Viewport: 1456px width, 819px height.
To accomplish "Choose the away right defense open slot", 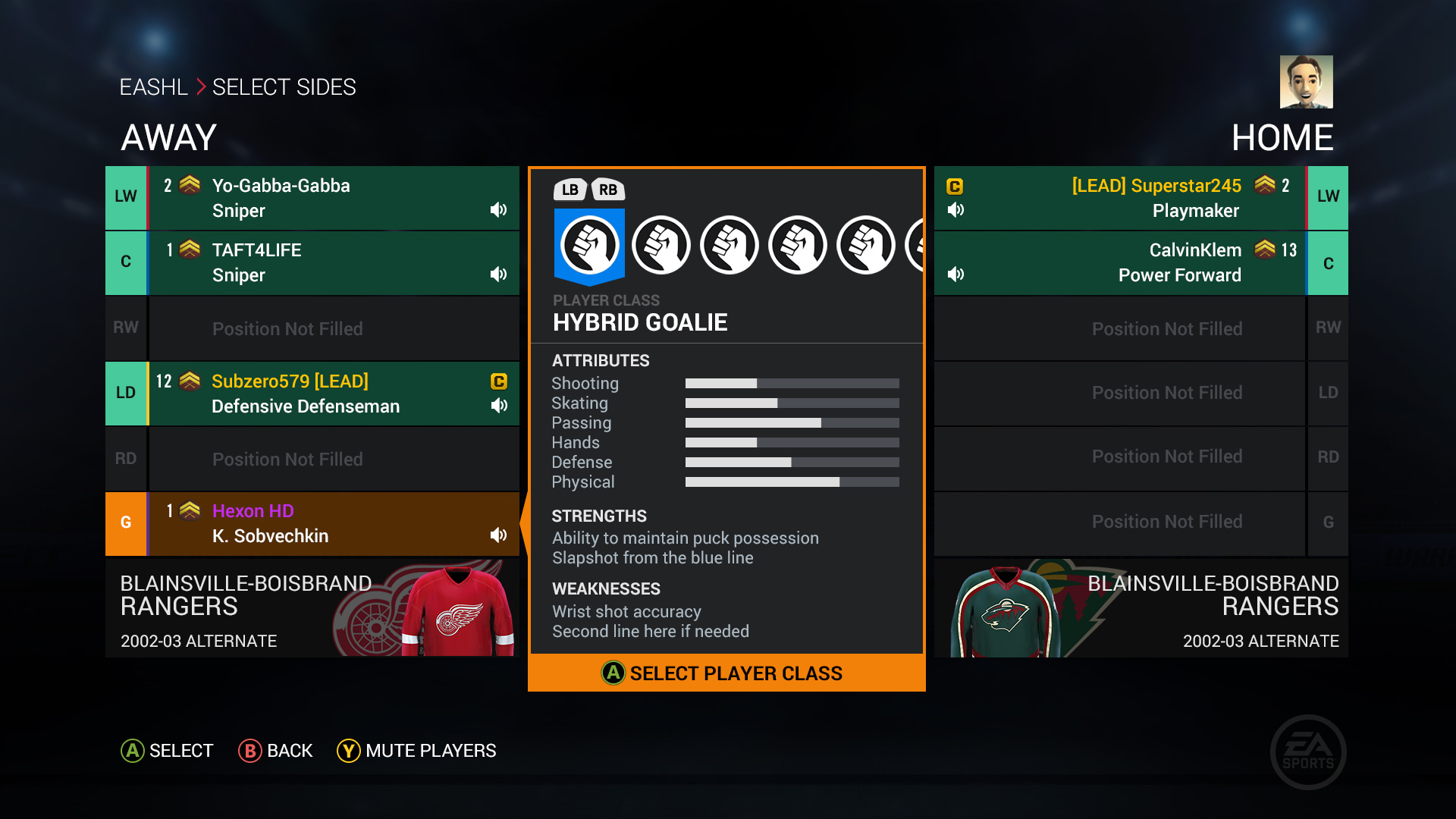I will coord(312,459).
